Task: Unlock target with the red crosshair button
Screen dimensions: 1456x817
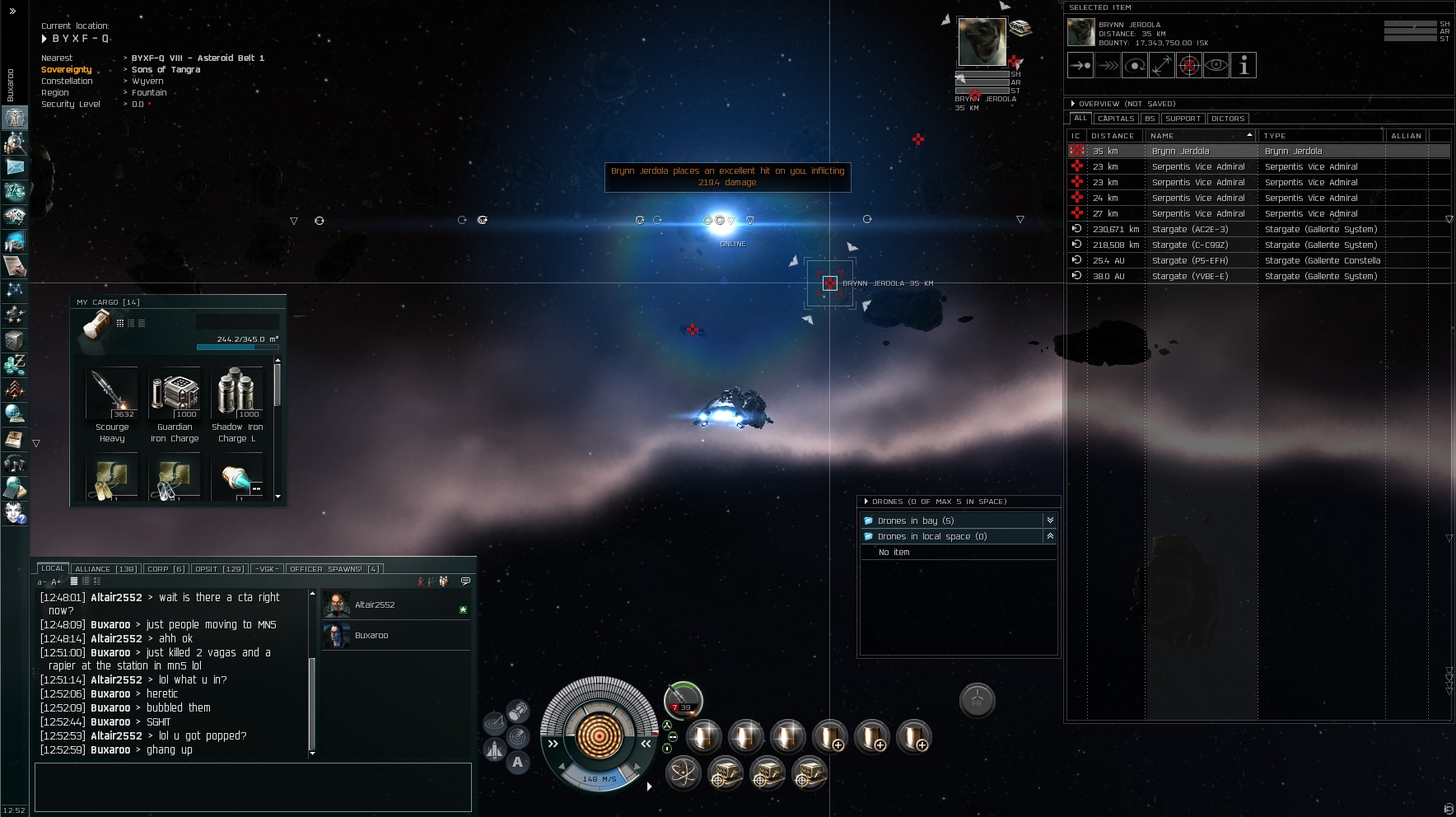Action: [x=1189, y=66]
